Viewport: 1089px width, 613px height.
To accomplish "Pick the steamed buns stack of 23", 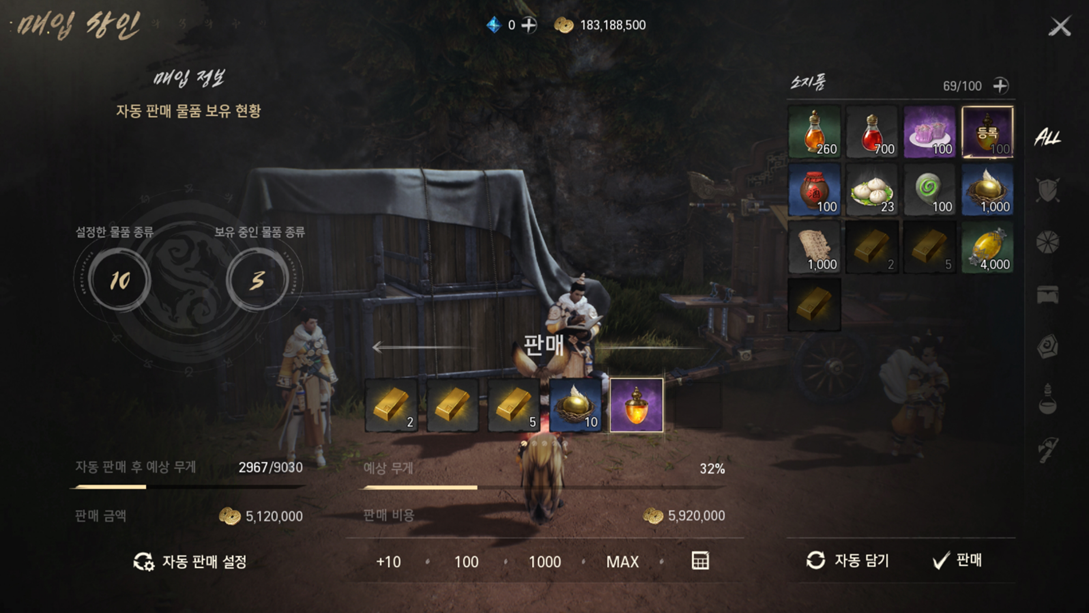I will tap(872, 190).
